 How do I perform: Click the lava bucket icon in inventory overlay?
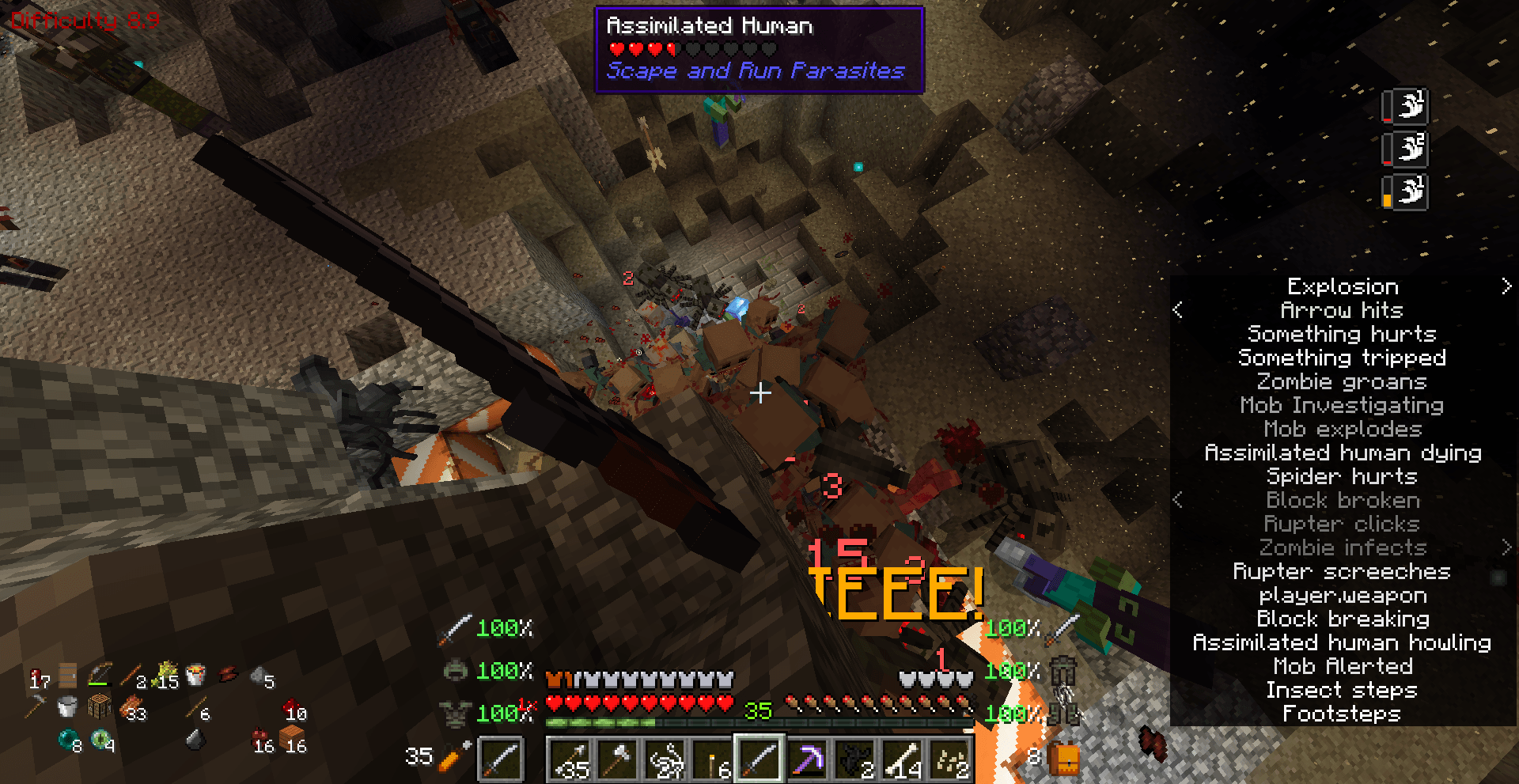click(195, 676)
